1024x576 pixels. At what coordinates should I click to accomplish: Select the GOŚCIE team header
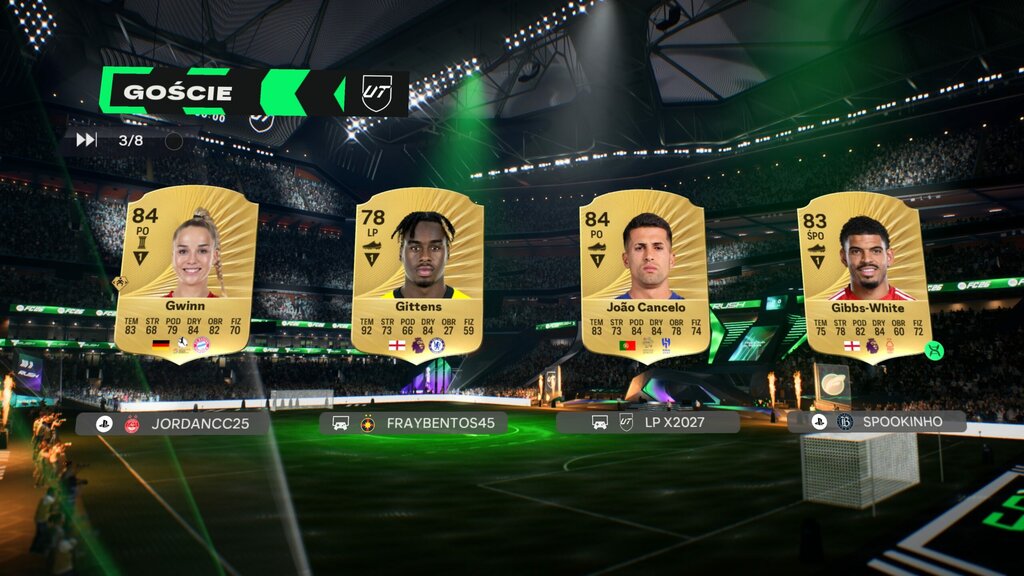pos(177,93)
